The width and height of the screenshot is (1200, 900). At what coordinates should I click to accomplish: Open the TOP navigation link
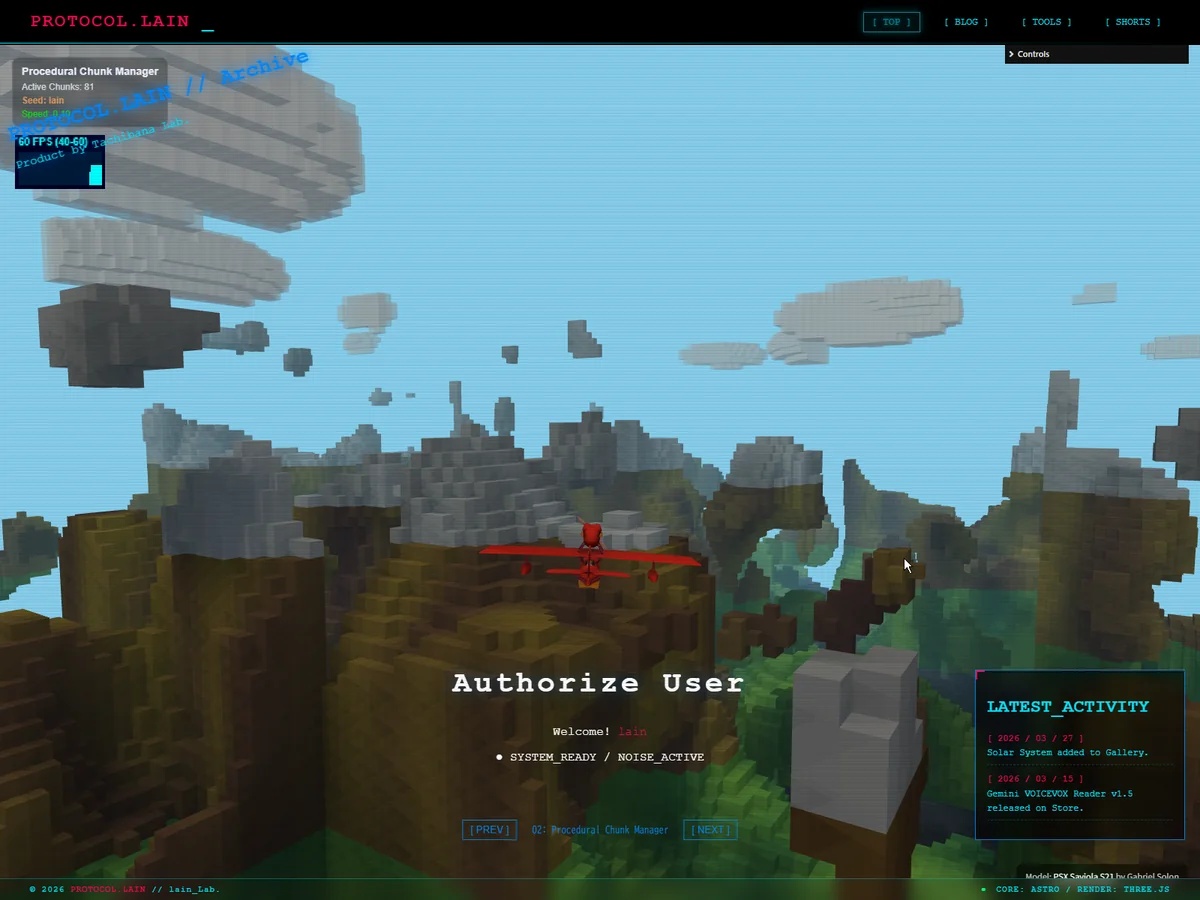tap(891, 22)
